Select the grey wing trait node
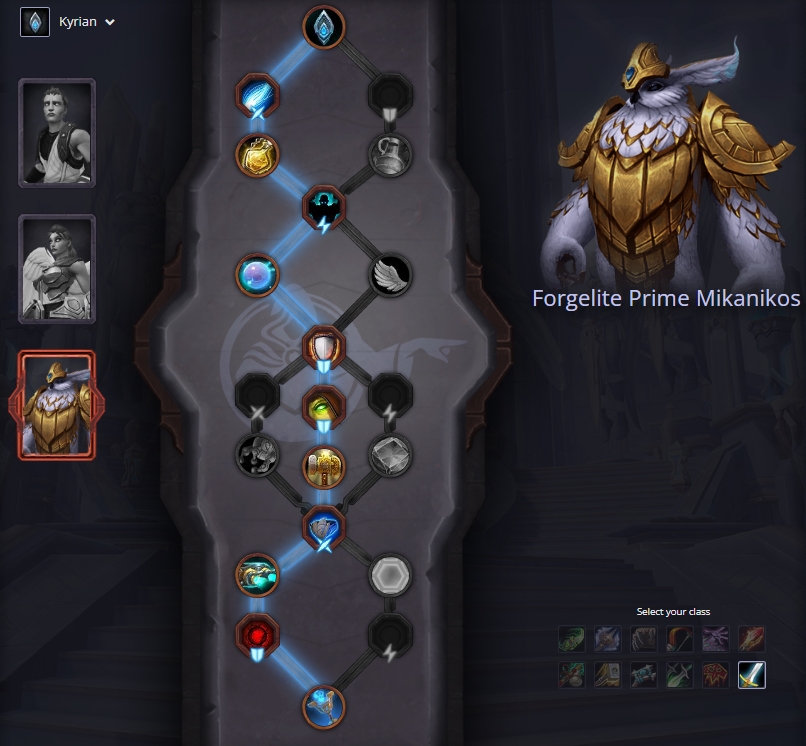This screenshot has height=746, width=806. pos(389,275)
